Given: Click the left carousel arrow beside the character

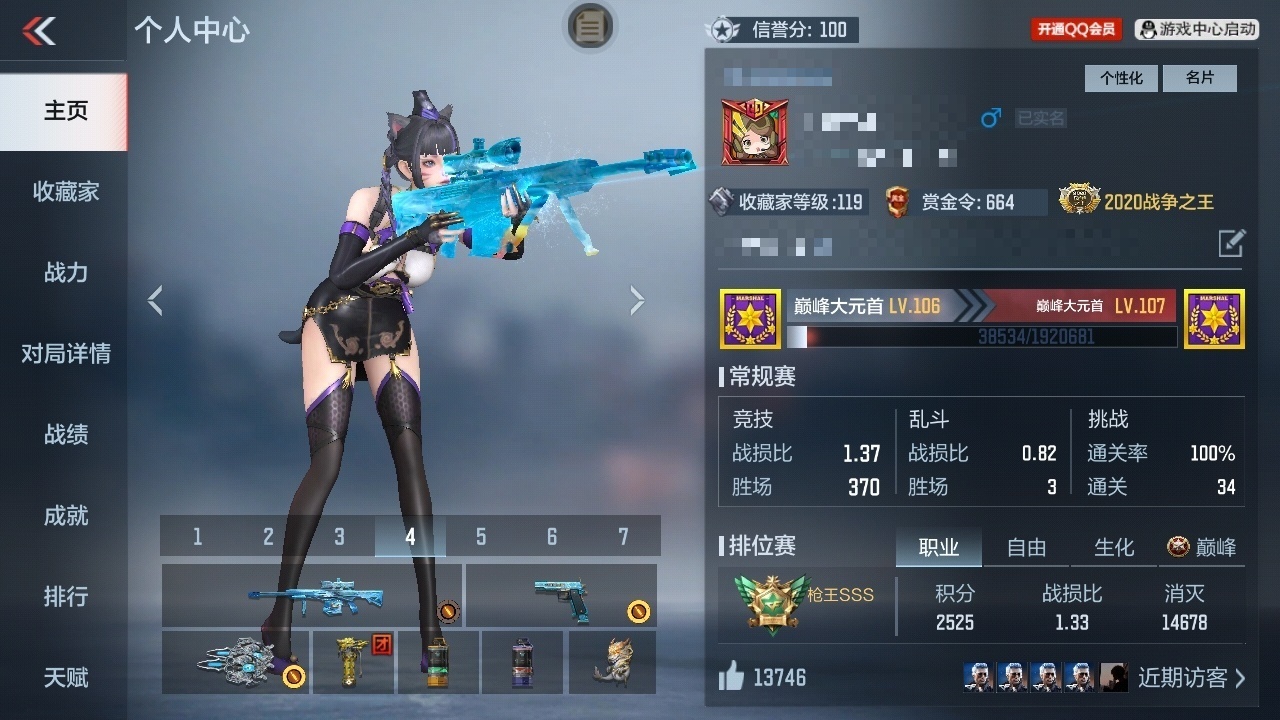Looking at the screenshot, I should (155, 299).
